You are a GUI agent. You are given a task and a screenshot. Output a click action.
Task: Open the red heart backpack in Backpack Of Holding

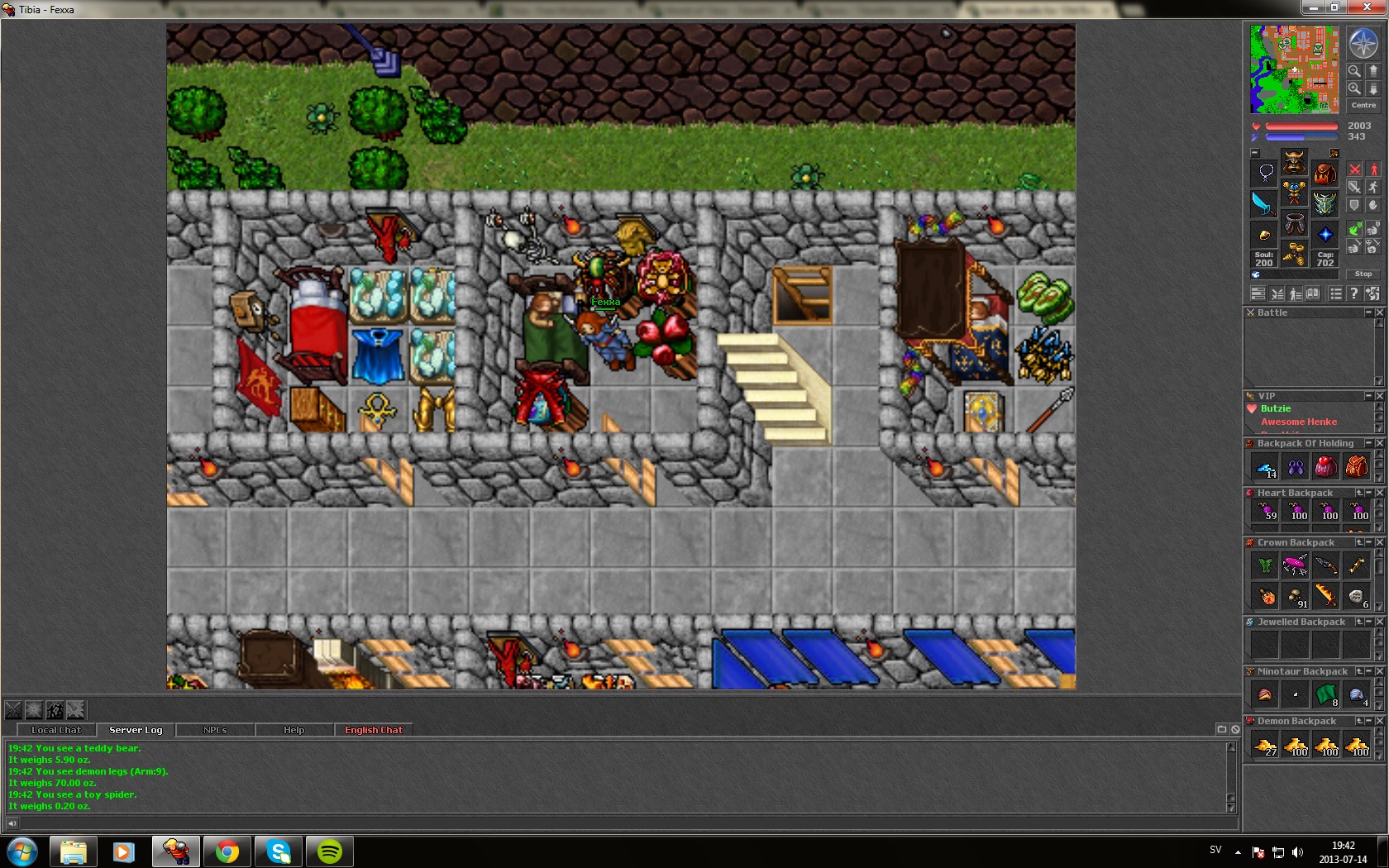(x=1325, y=467)
